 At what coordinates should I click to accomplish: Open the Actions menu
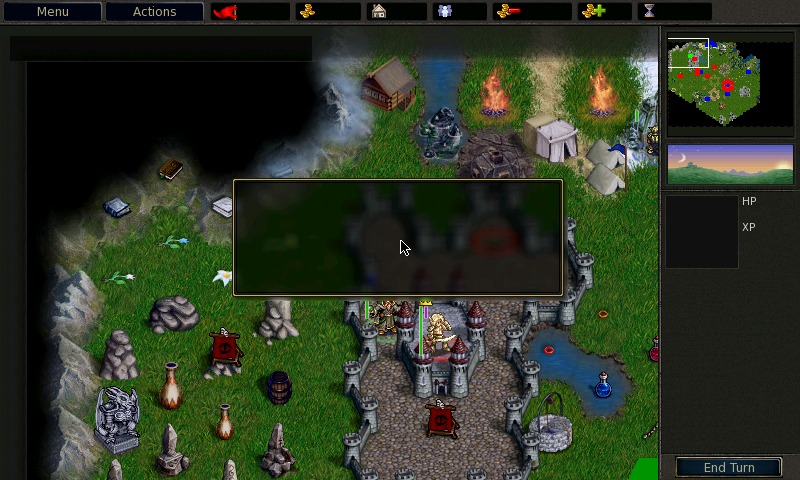(154, 12)
